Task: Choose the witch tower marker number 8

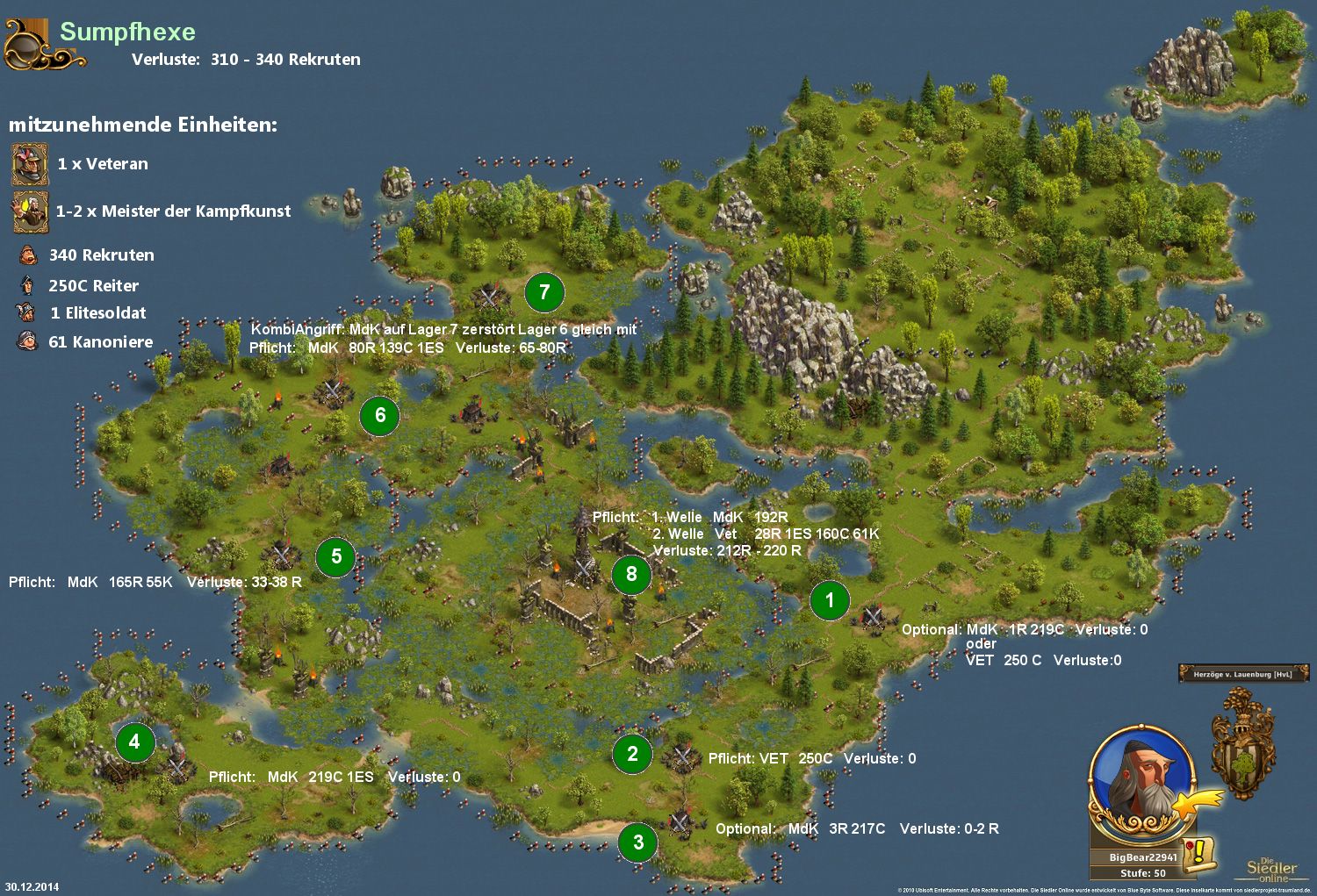Action: pos(631,574)
